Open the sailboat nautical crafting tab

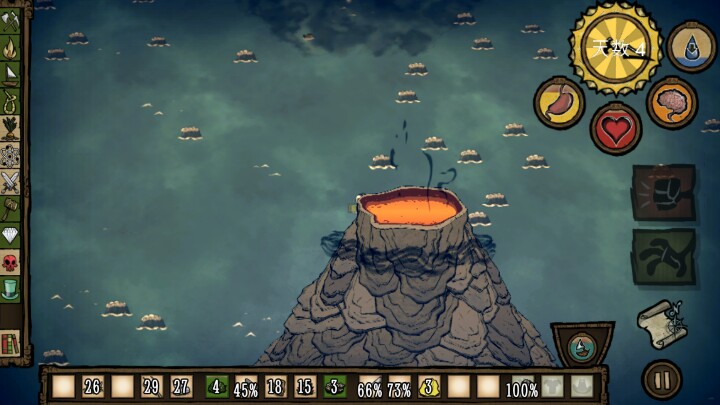[x=11, y=73]
